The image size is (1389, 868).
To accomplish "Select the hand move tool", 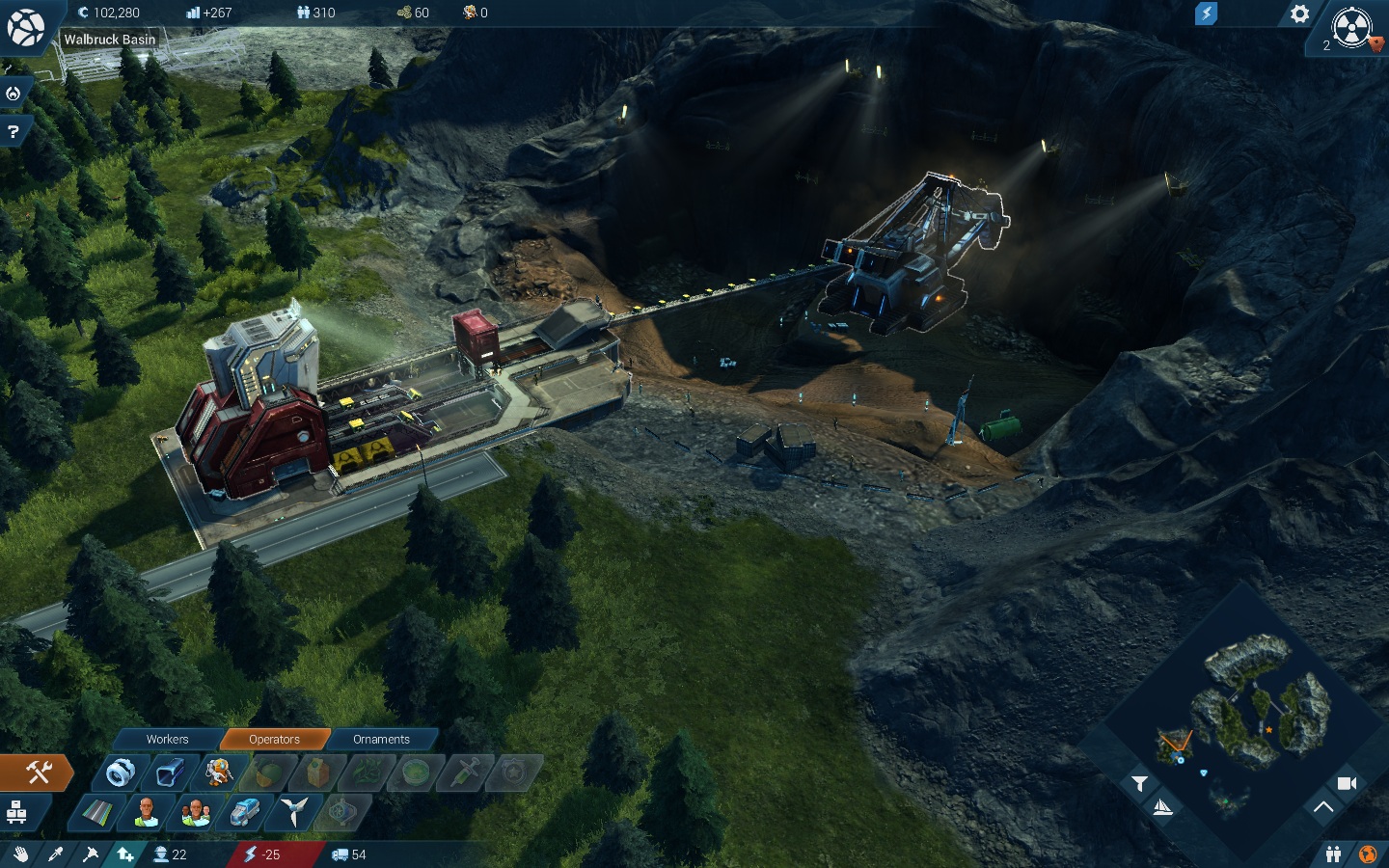I will click(20, 854).
